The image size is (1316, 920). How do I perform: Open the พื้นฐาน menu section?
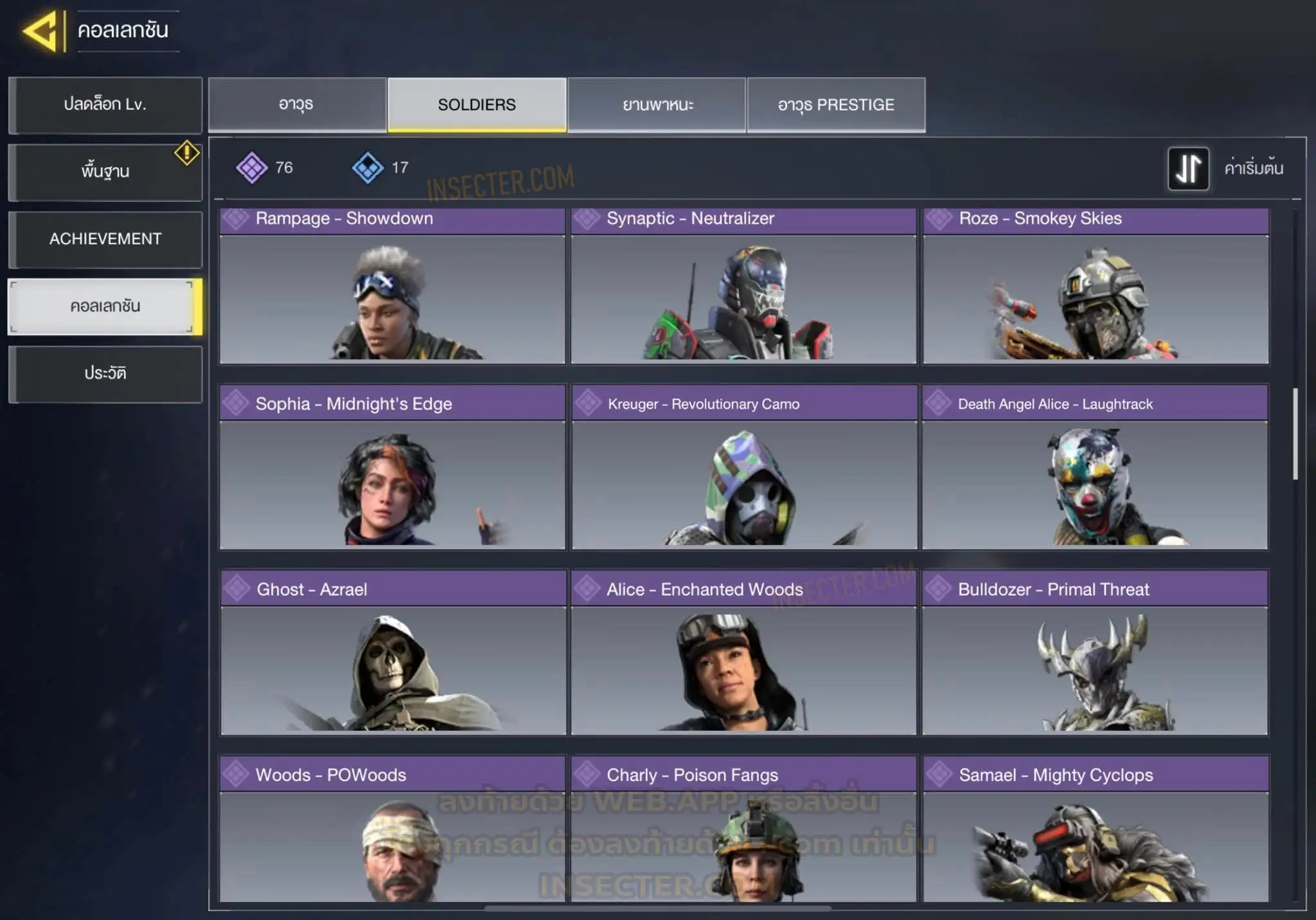105,172
